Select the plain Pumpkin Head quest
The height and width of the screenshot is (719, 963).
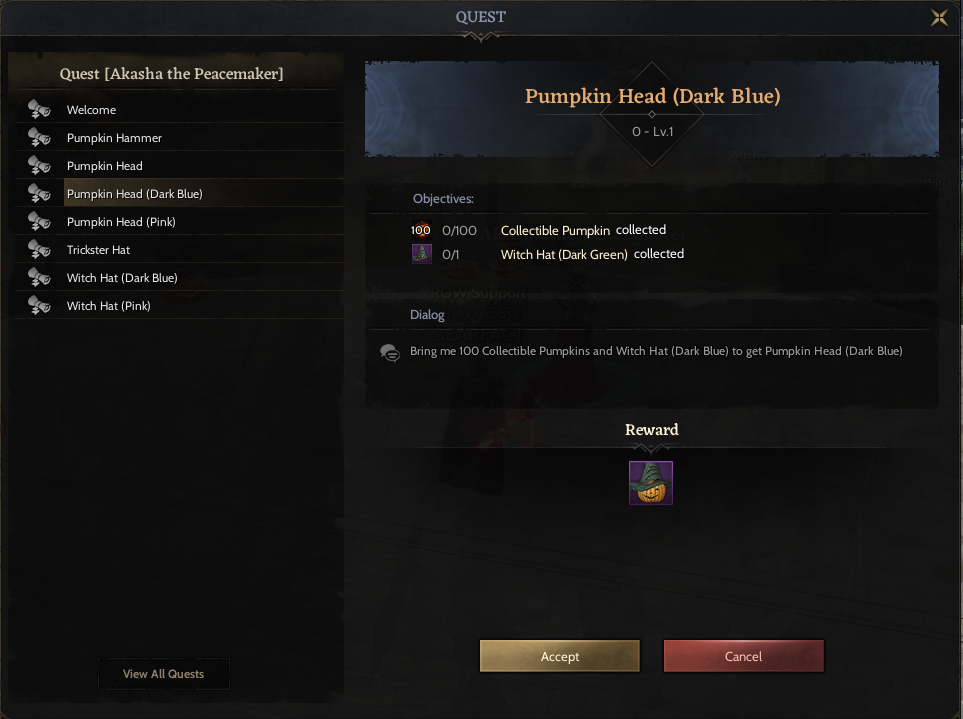105,166
